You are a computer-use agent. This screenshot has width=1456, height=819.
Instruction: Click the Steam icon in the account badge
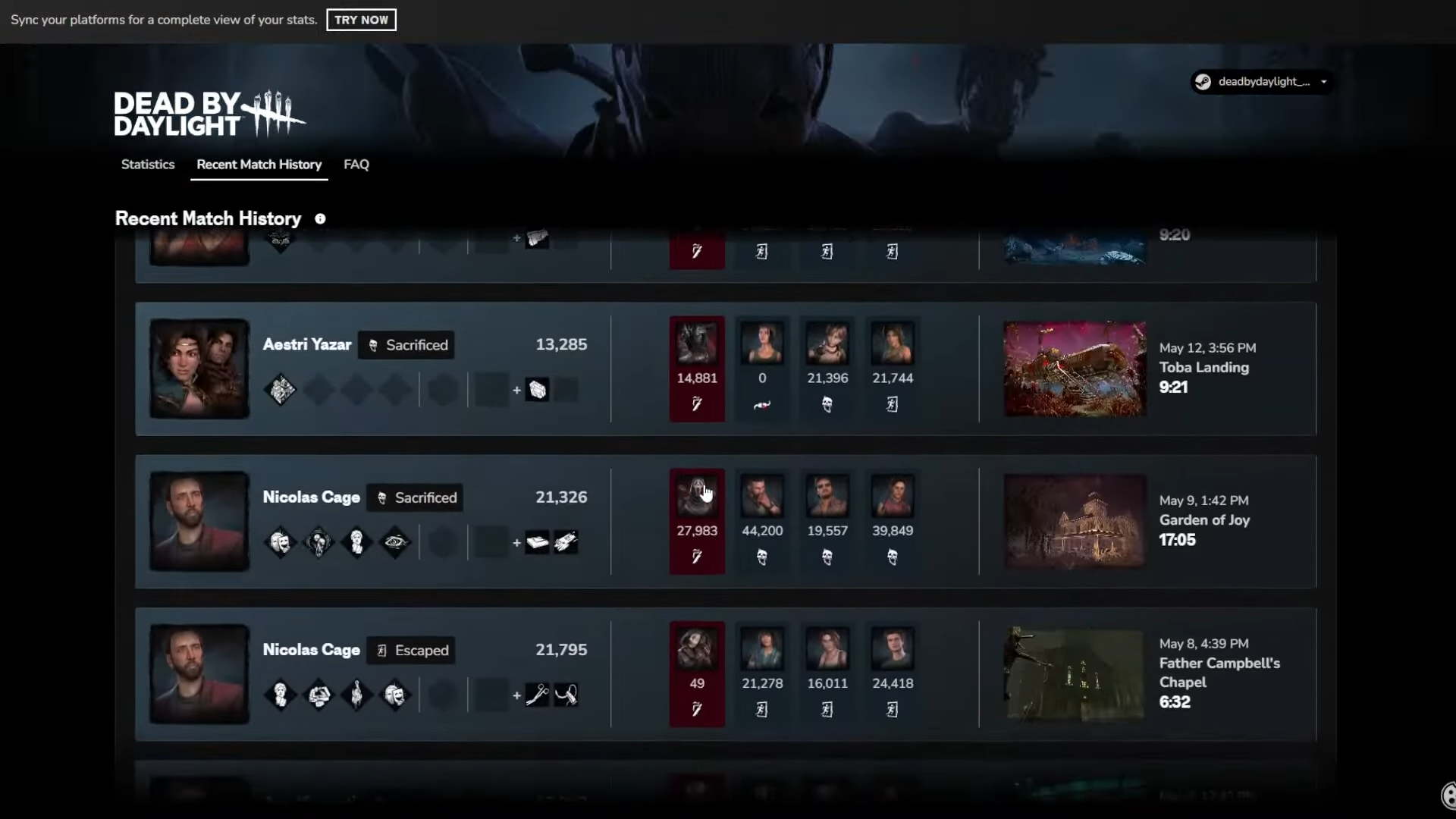click(1203, 82)
